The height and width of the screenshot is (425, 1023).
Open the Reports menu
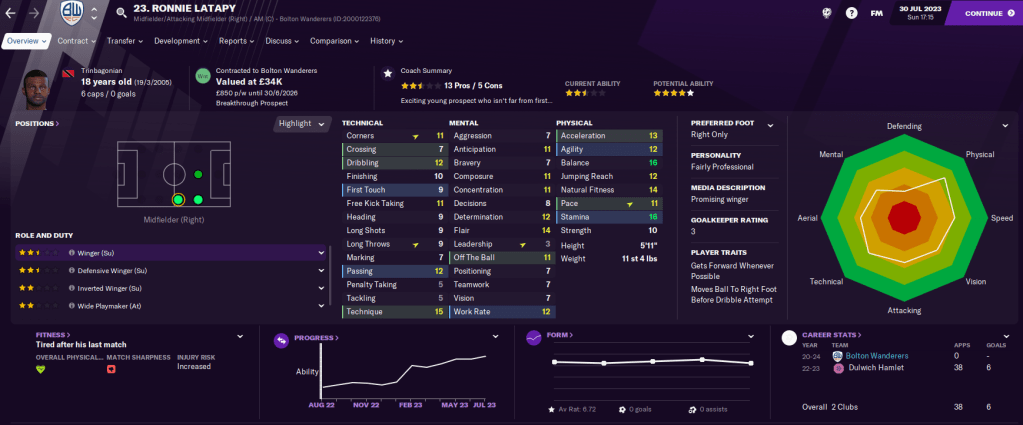[236, 41]
